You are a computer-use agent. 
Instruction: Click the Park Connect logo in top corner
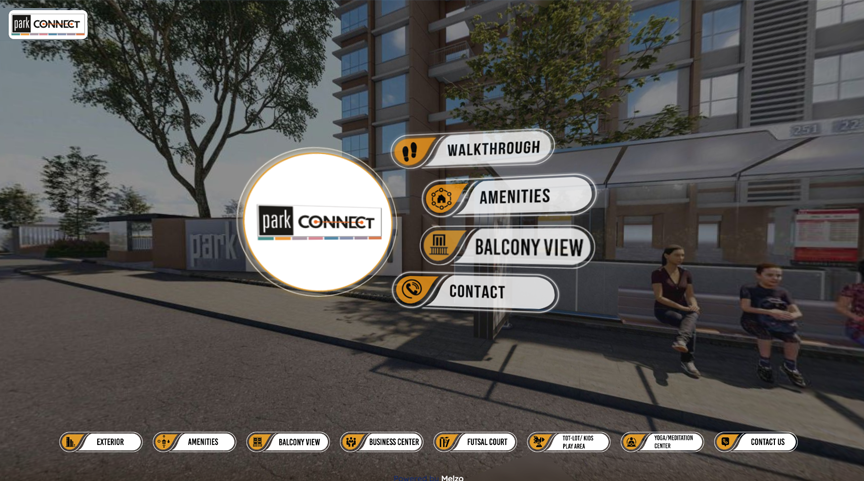tap(48, 24)
